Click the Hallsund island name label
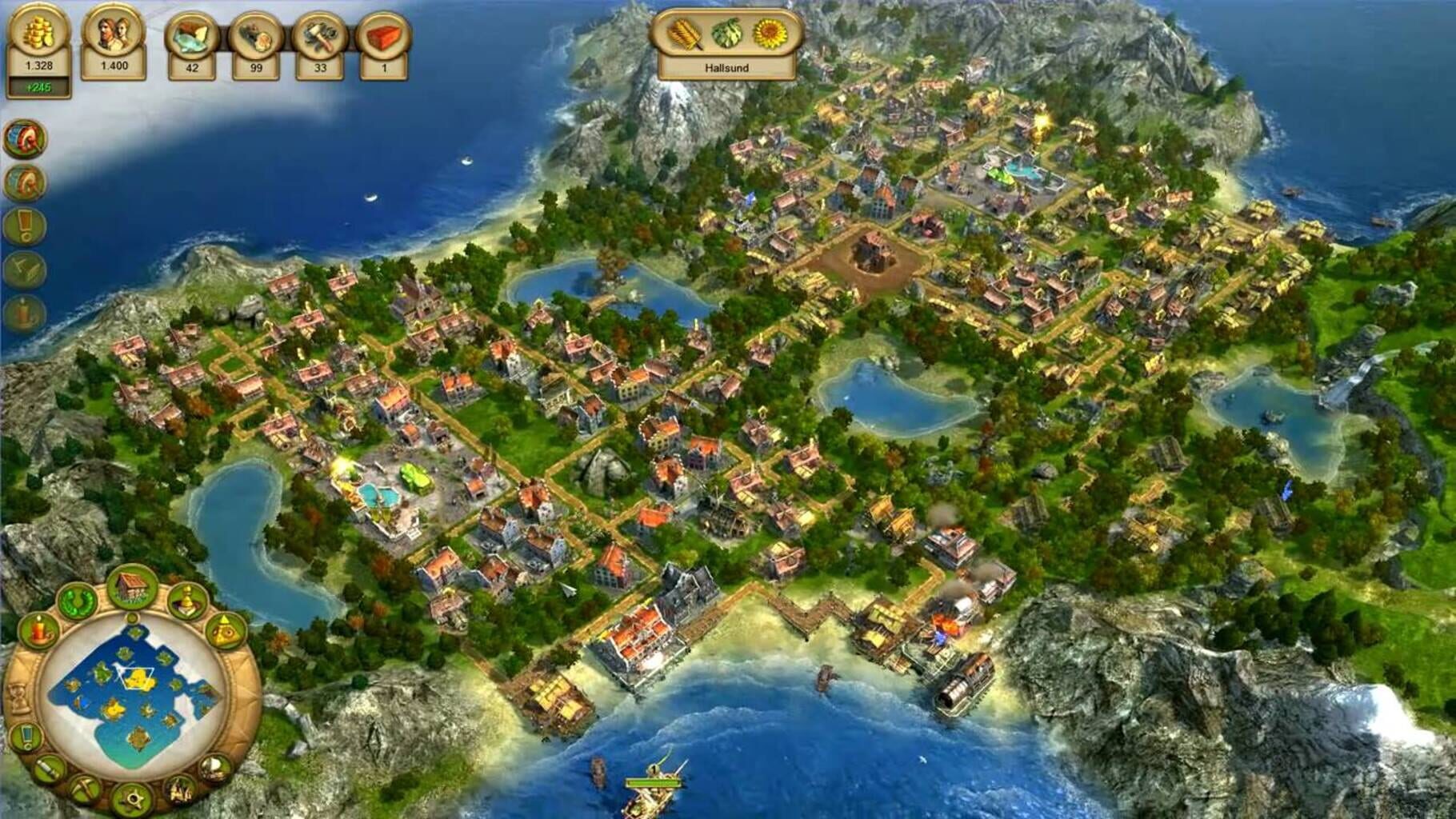 [x=726, y=67]
